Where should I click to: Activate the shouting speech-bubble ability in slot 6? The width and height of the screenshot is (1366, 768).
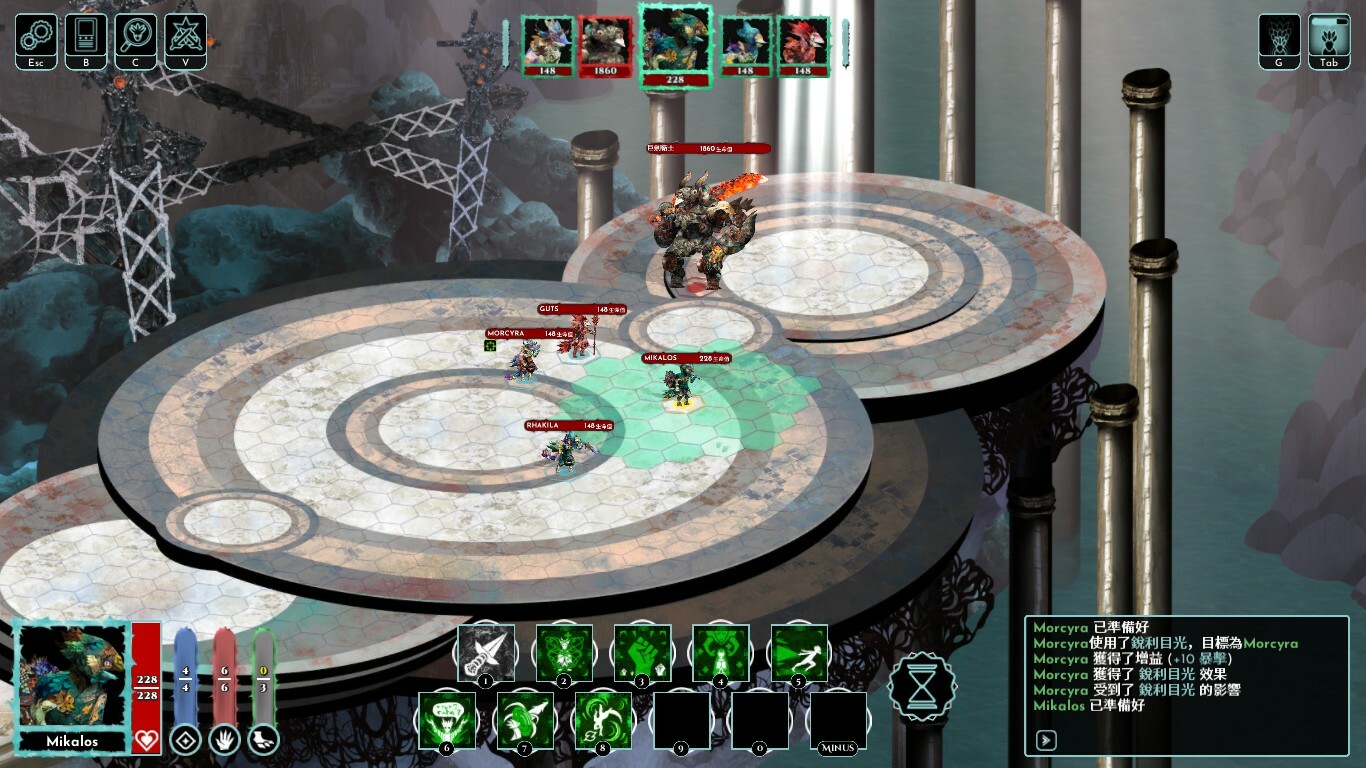pos(446,718)
